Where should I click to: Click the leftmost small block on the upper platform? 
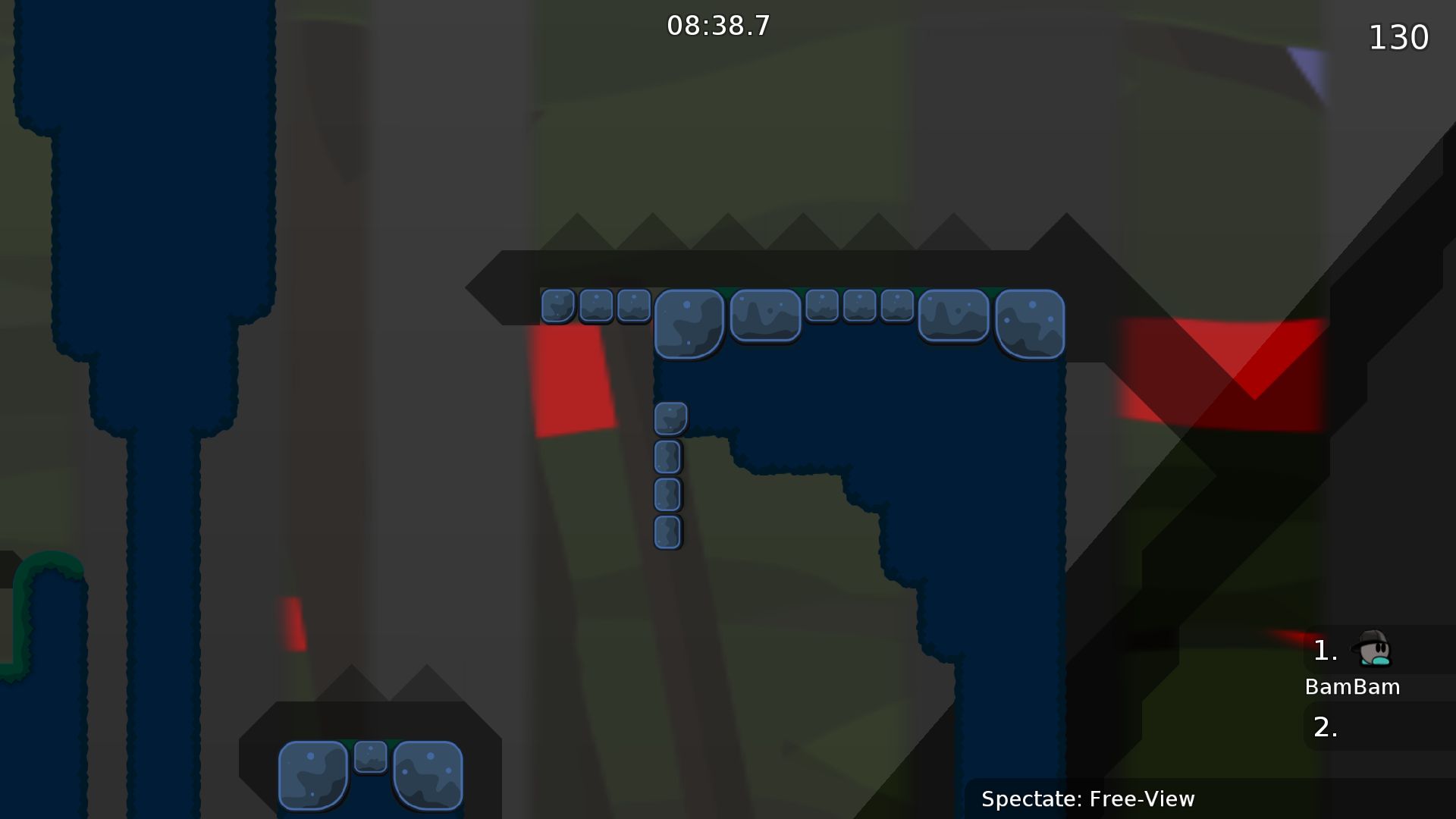click(559, 306)
